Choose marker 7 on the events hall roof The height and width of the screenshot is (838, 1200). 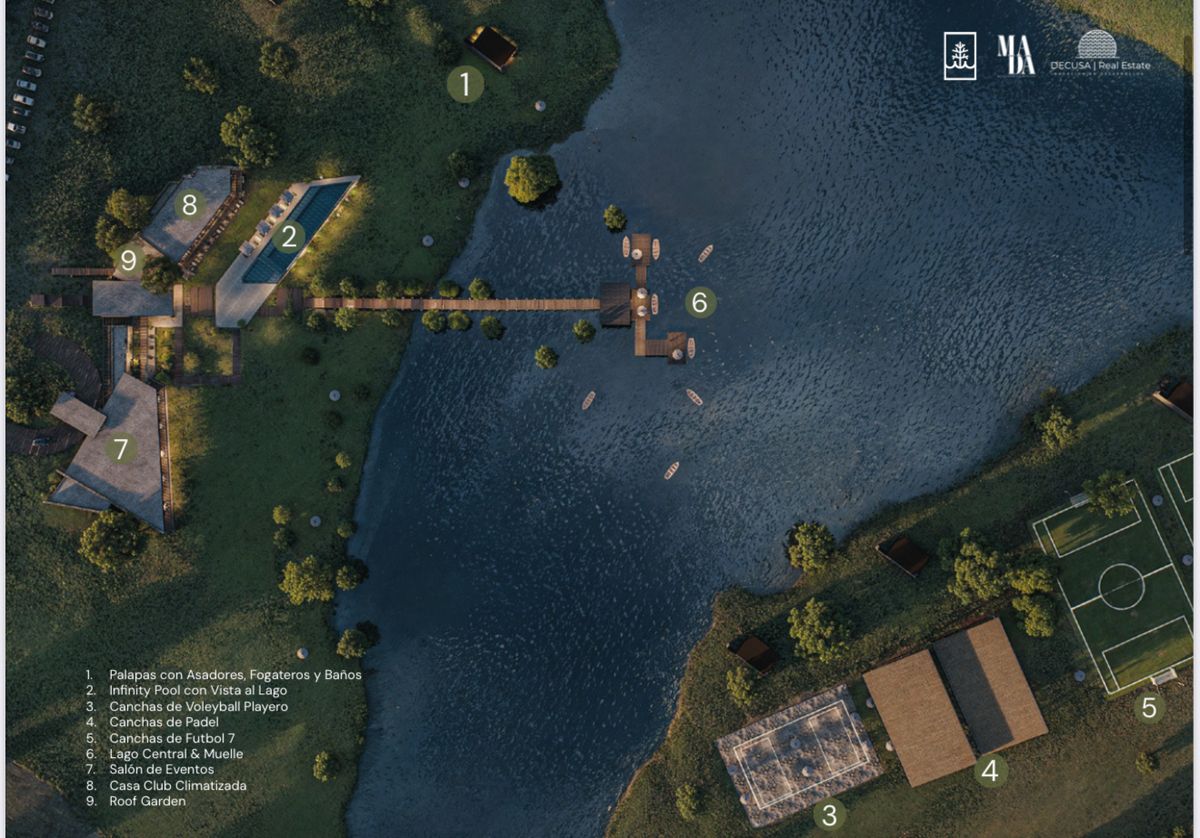pos(121,449)
